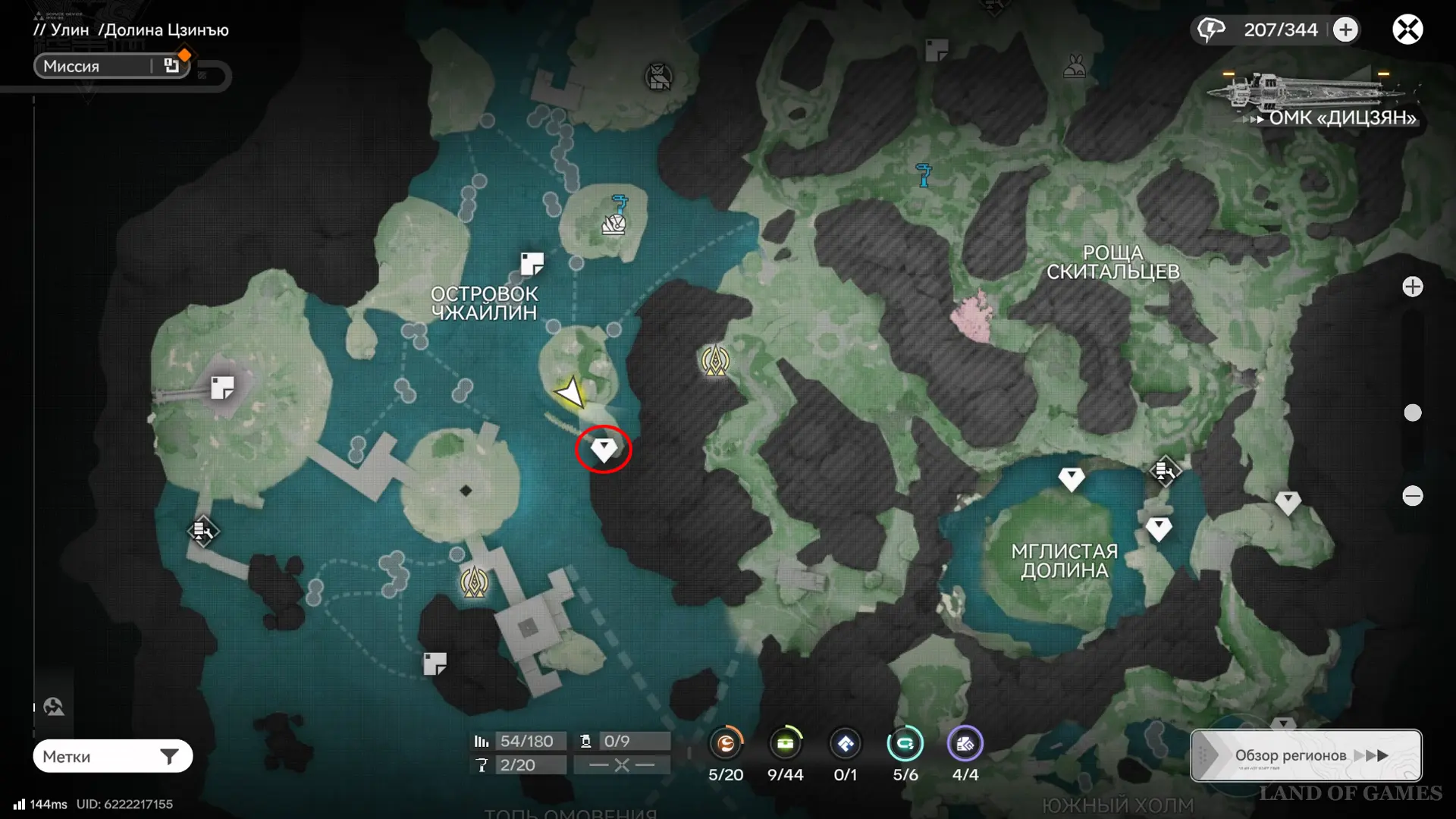Select the teal counter icon 5/6
This screenshot has height=819, width=1456.
click(x=905, y=744)
